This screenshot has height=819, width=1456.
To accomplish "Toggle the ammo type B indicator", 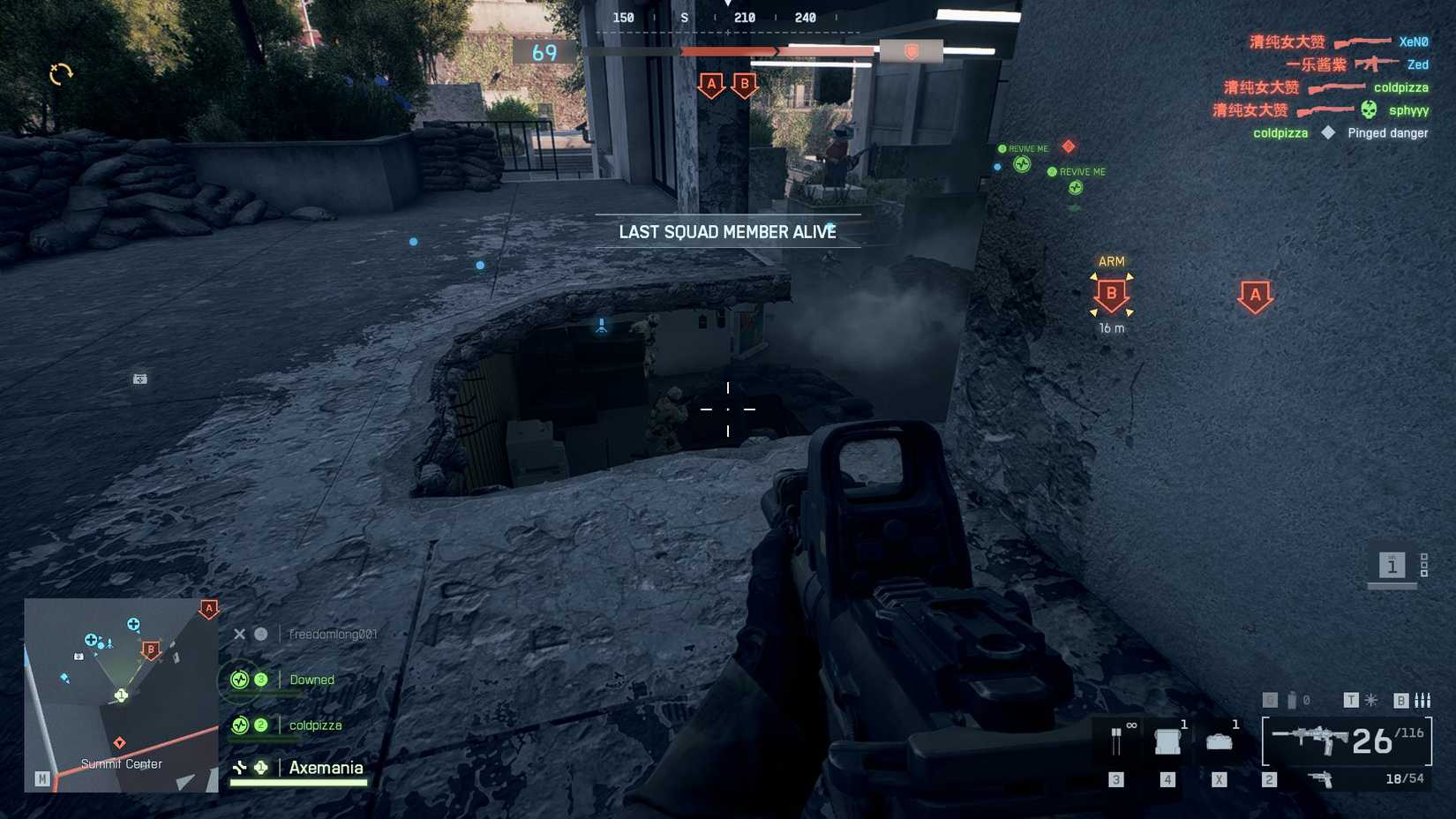I will [x=1401, y=700].
